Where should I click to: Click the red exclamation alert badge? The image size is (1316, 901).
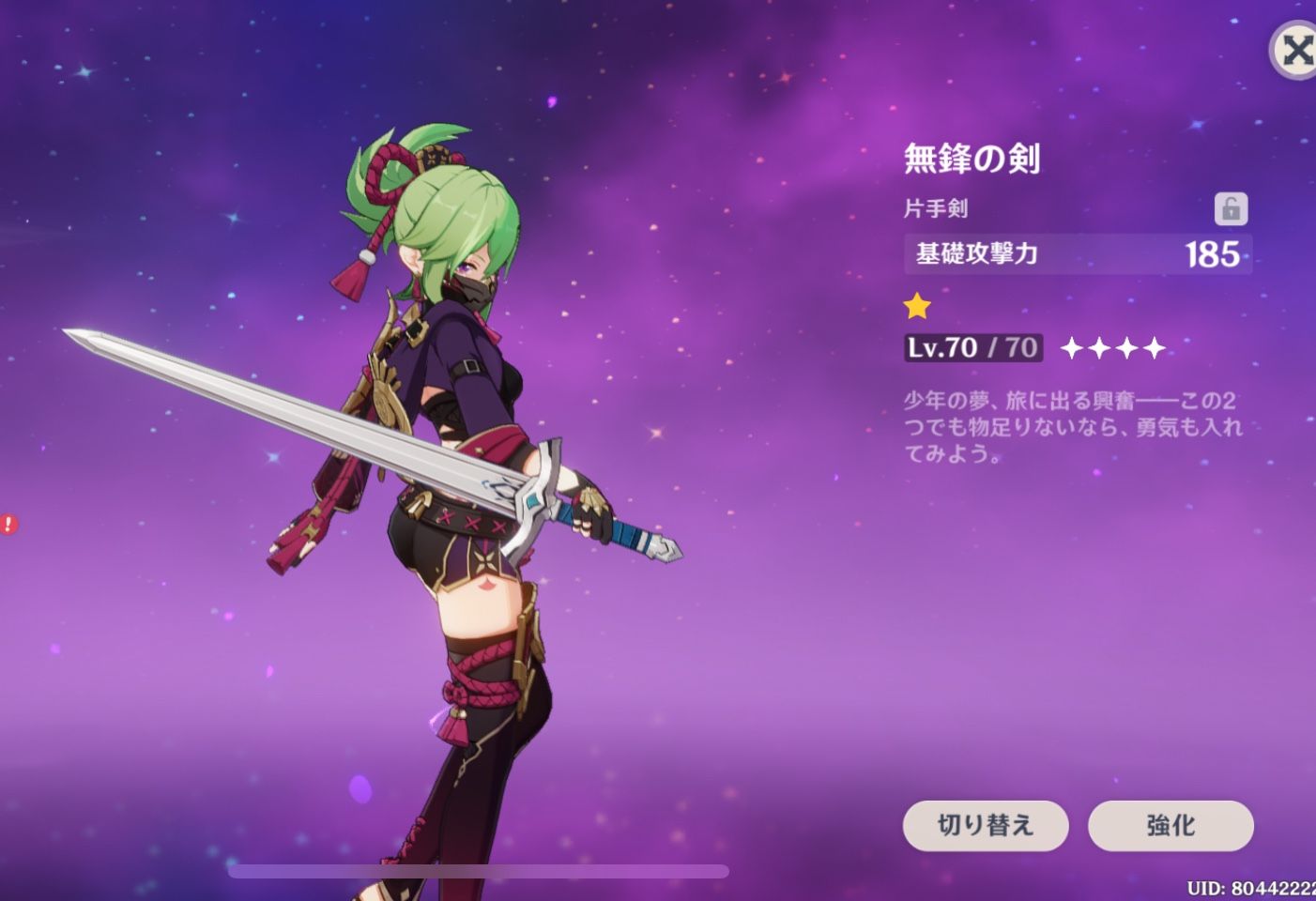[8, 525]
